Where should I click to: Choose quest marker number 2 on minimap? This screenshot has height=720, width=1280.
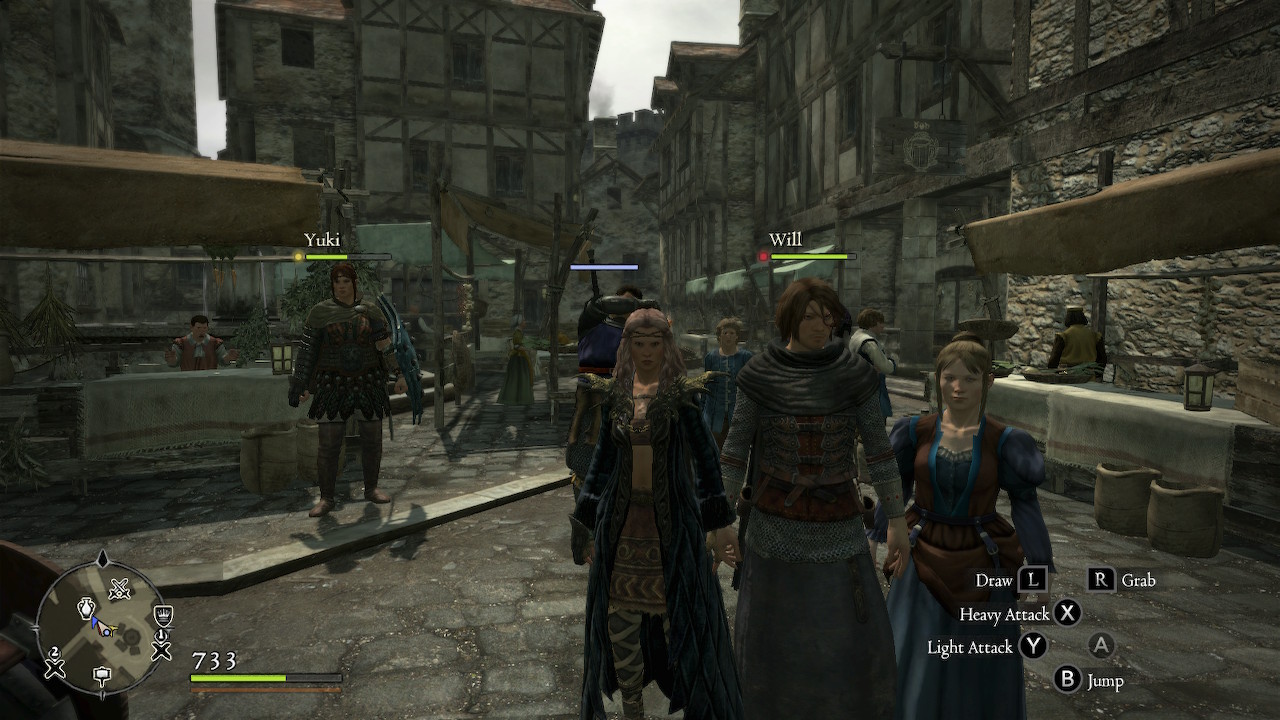pos(54,663)
